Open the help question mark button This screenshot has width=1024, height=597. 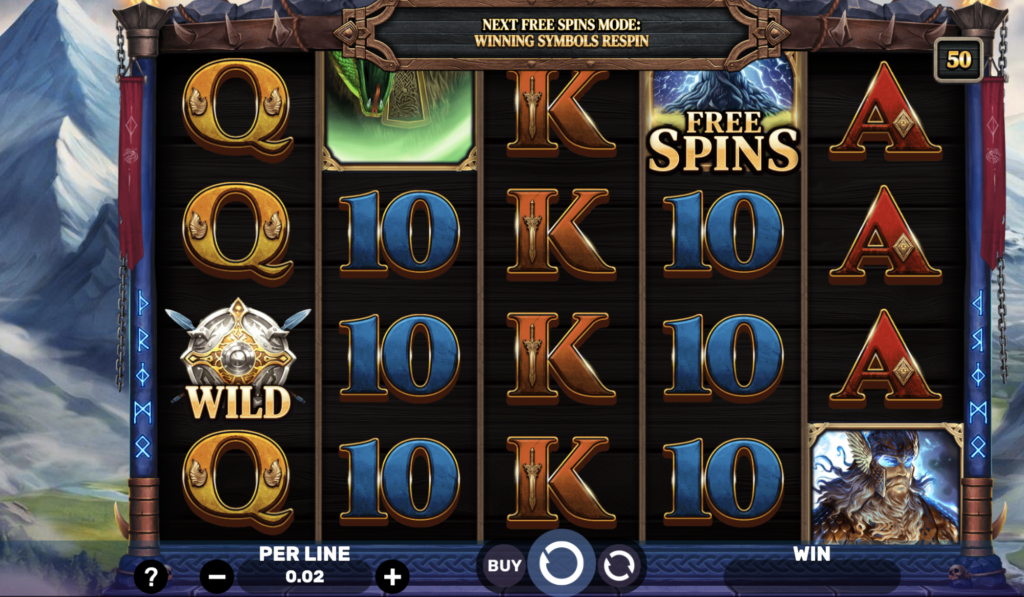pos(151,575)
